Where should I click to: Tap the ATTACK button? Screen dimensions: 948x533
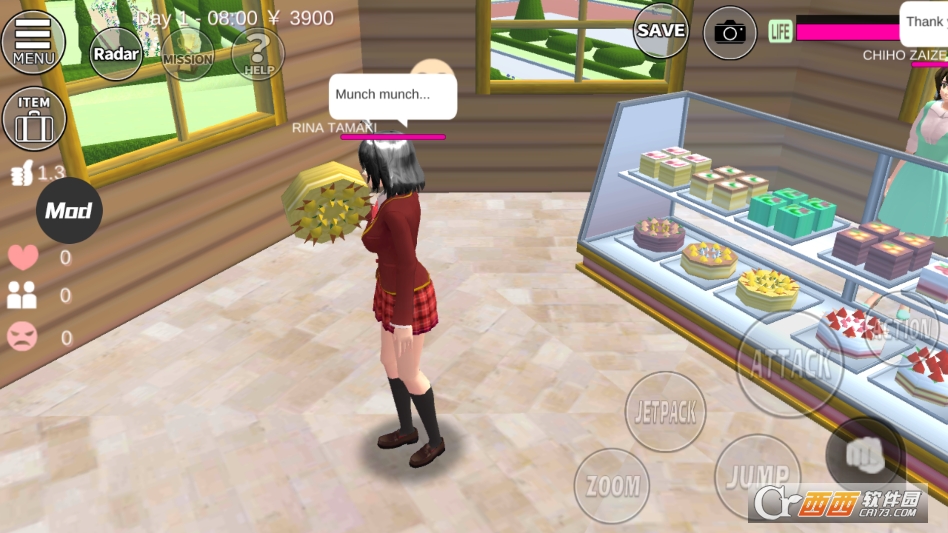click(790, 363)
